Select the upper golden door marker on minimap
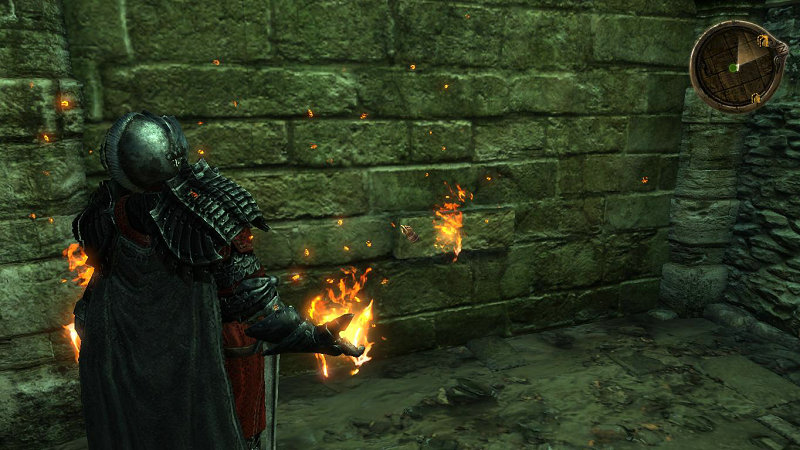Image resolution: width=800 pixels, height=450 pixels. [x=761, y=41]
